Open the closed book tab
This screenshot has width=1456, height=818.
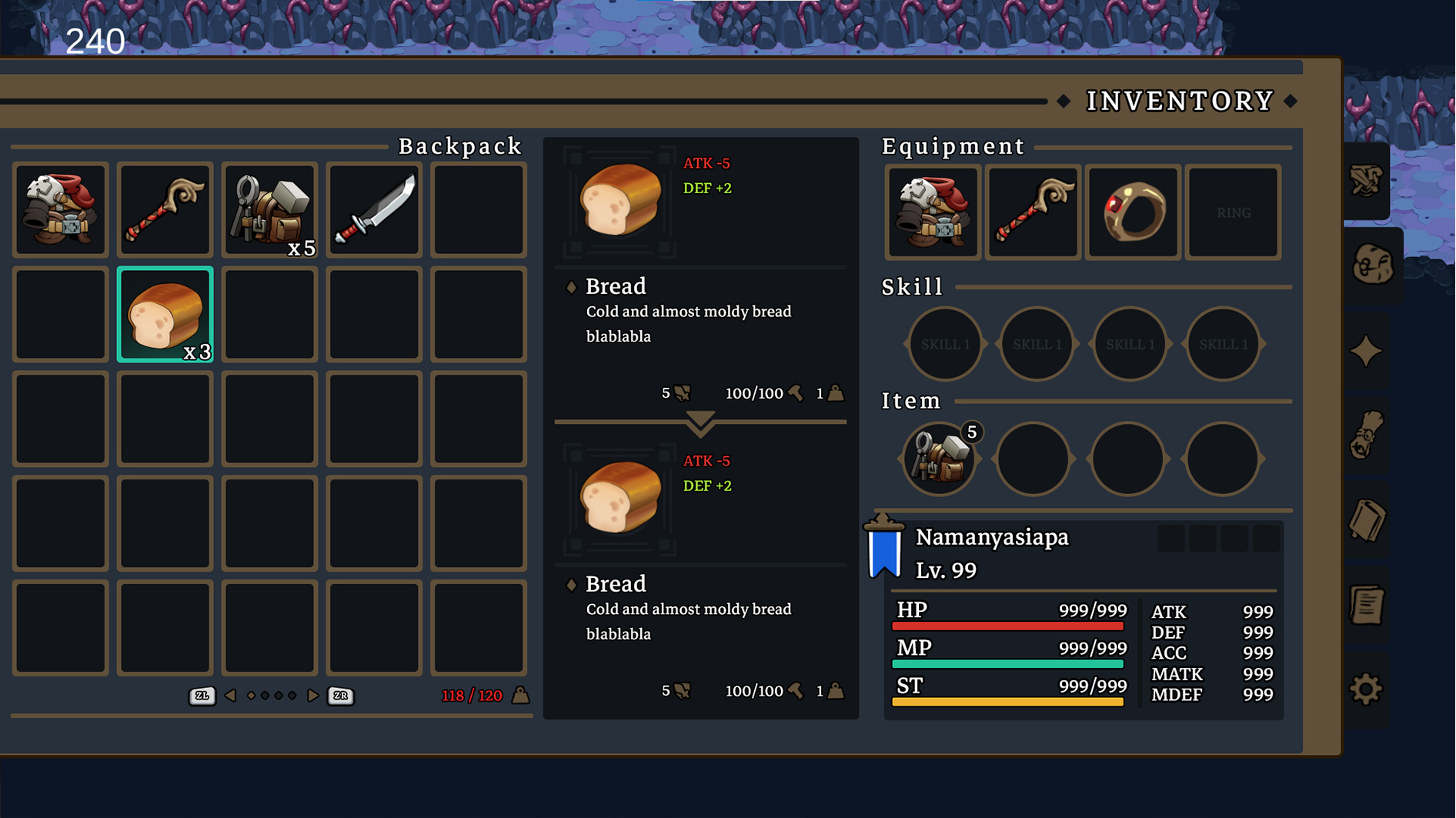point(1366,521)
